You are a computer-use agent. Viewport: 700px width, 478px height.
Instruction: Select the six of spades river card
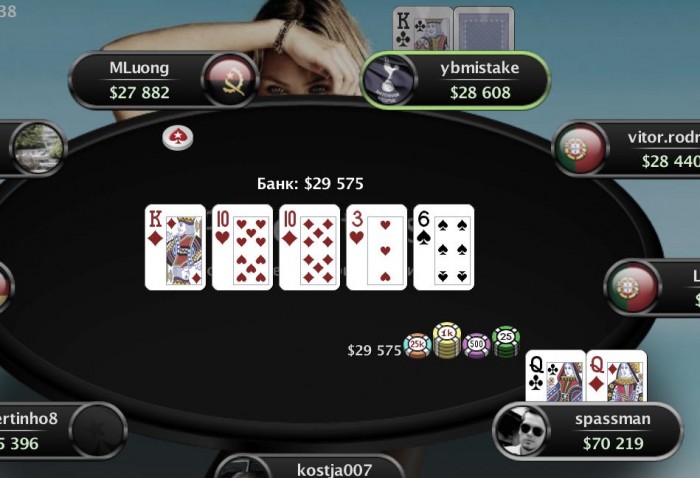443,247
